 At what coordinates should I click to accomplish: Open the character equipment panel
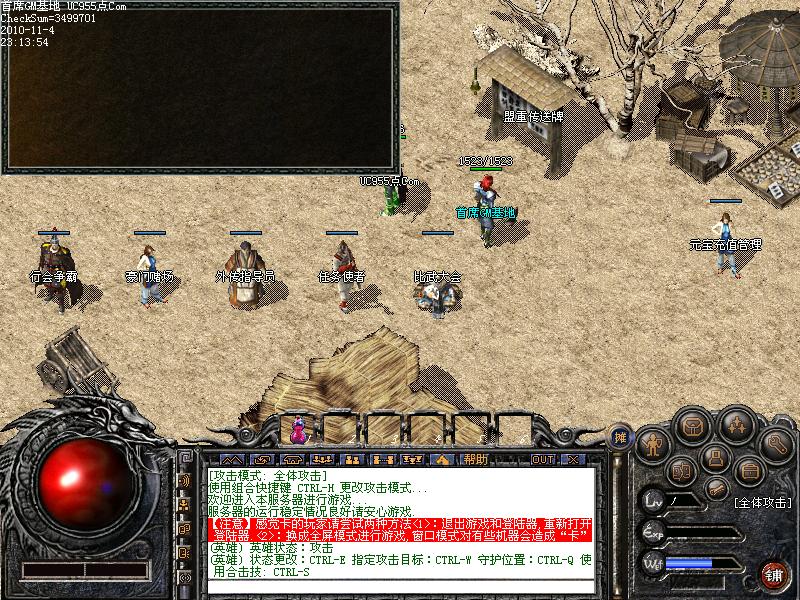(x=653, y=443)
